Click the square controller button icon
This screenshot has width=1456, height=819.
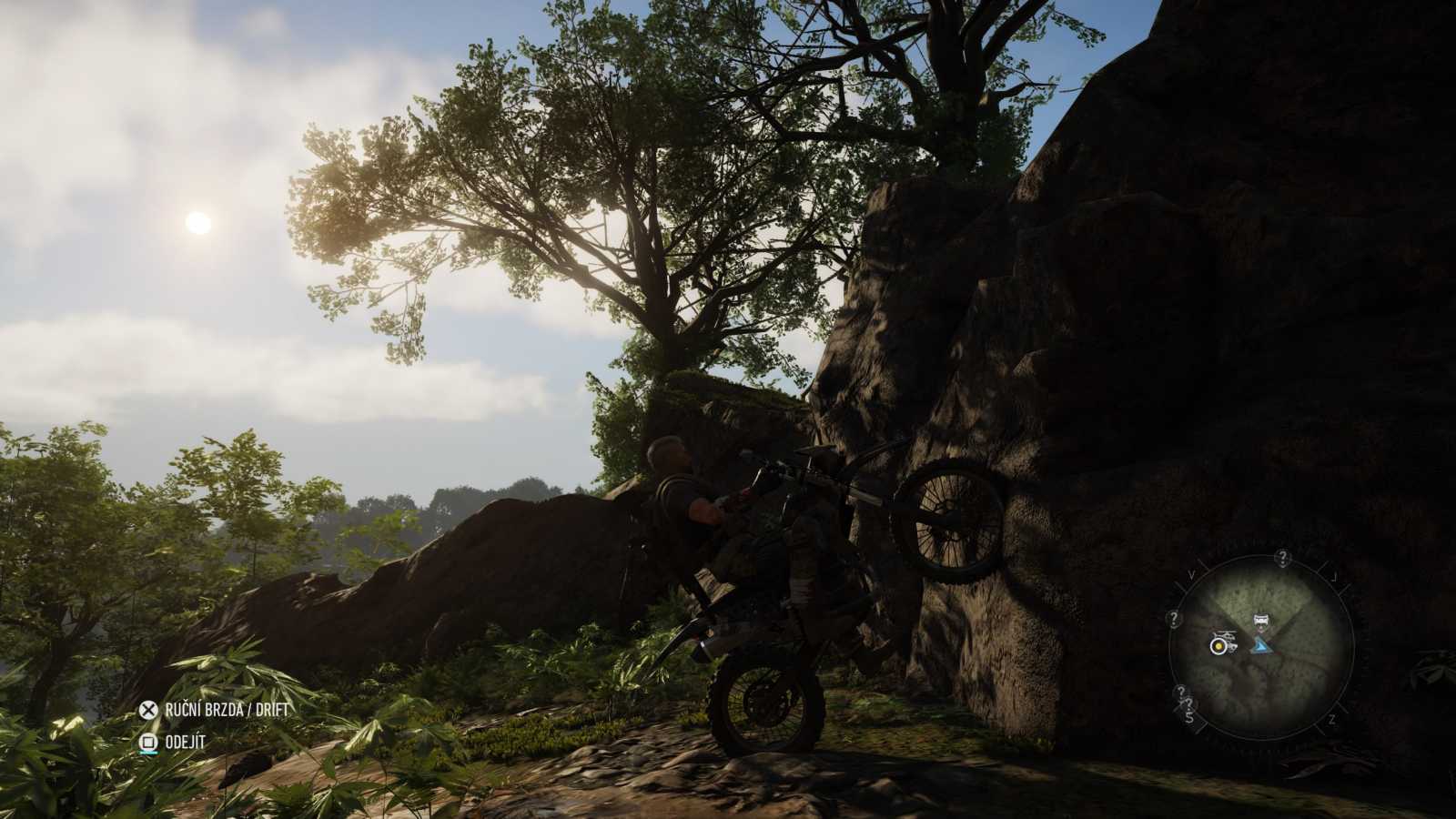point(148,740)
